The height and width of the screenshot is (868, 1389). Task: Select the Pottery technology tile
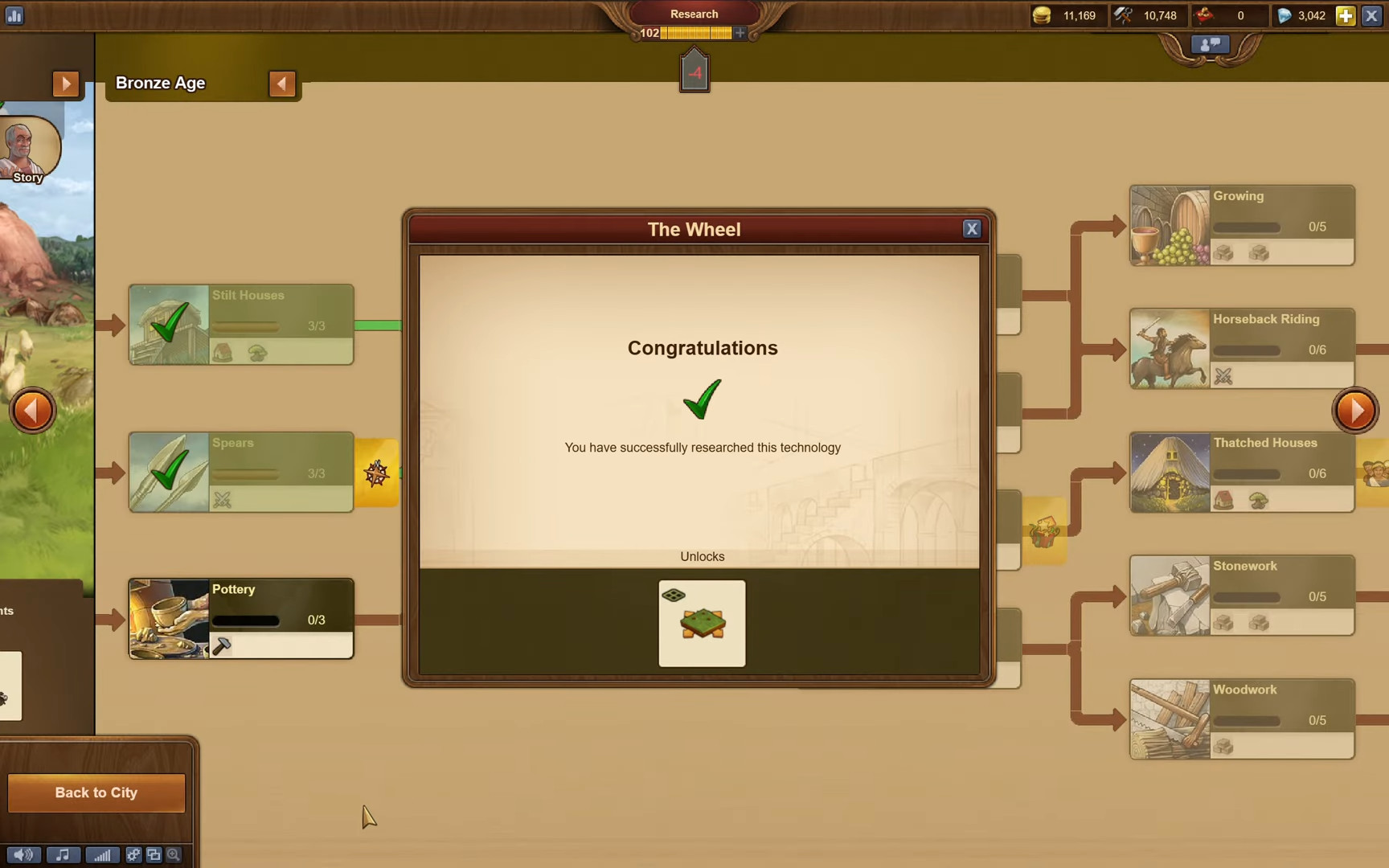(240, 617)
